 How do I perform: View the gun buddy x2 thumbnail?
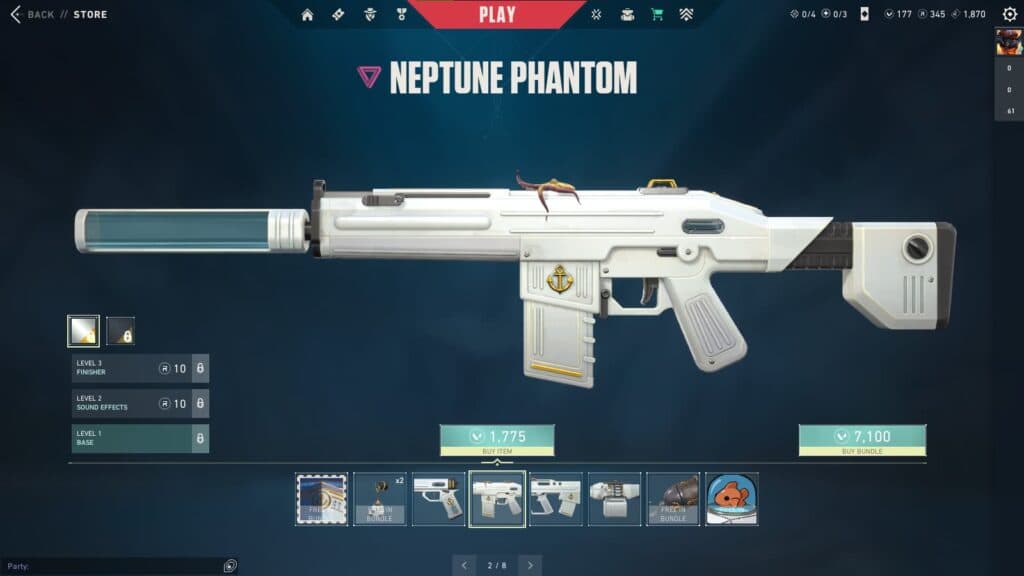click(380, 499)
